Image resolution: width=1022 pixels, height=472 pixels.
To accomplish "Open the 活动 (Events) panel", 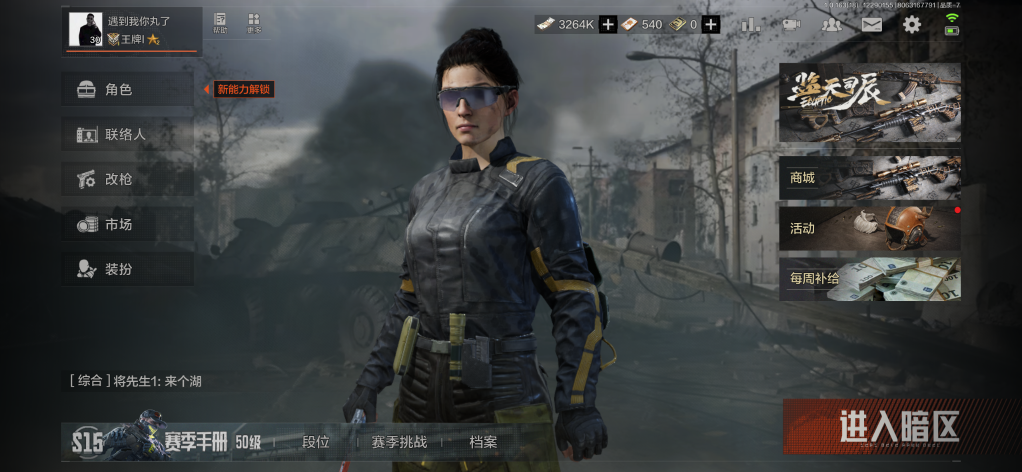I will tap(869, 228).
